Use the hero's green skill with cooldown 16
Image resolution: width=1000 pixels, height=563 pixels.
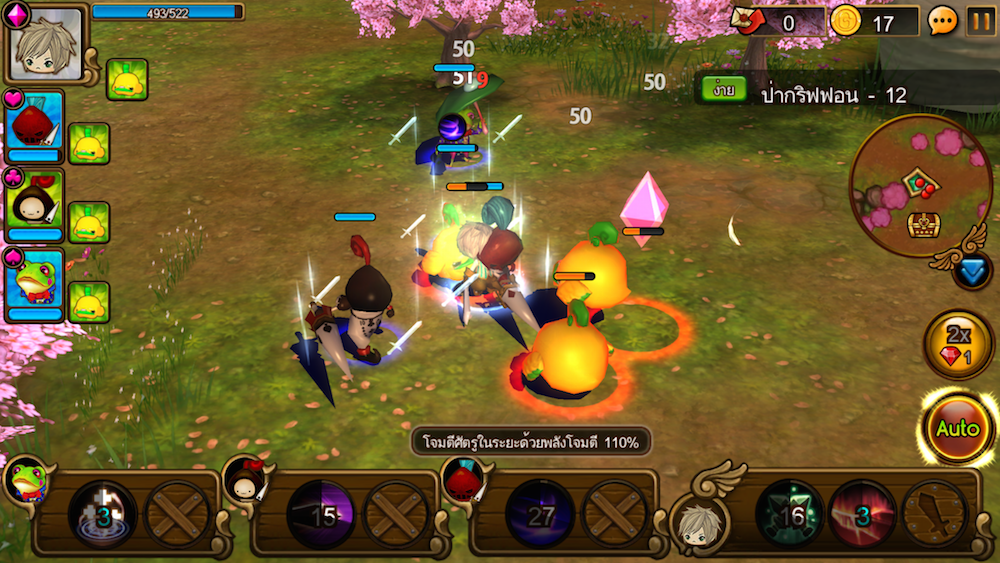(x=789, y=515)
